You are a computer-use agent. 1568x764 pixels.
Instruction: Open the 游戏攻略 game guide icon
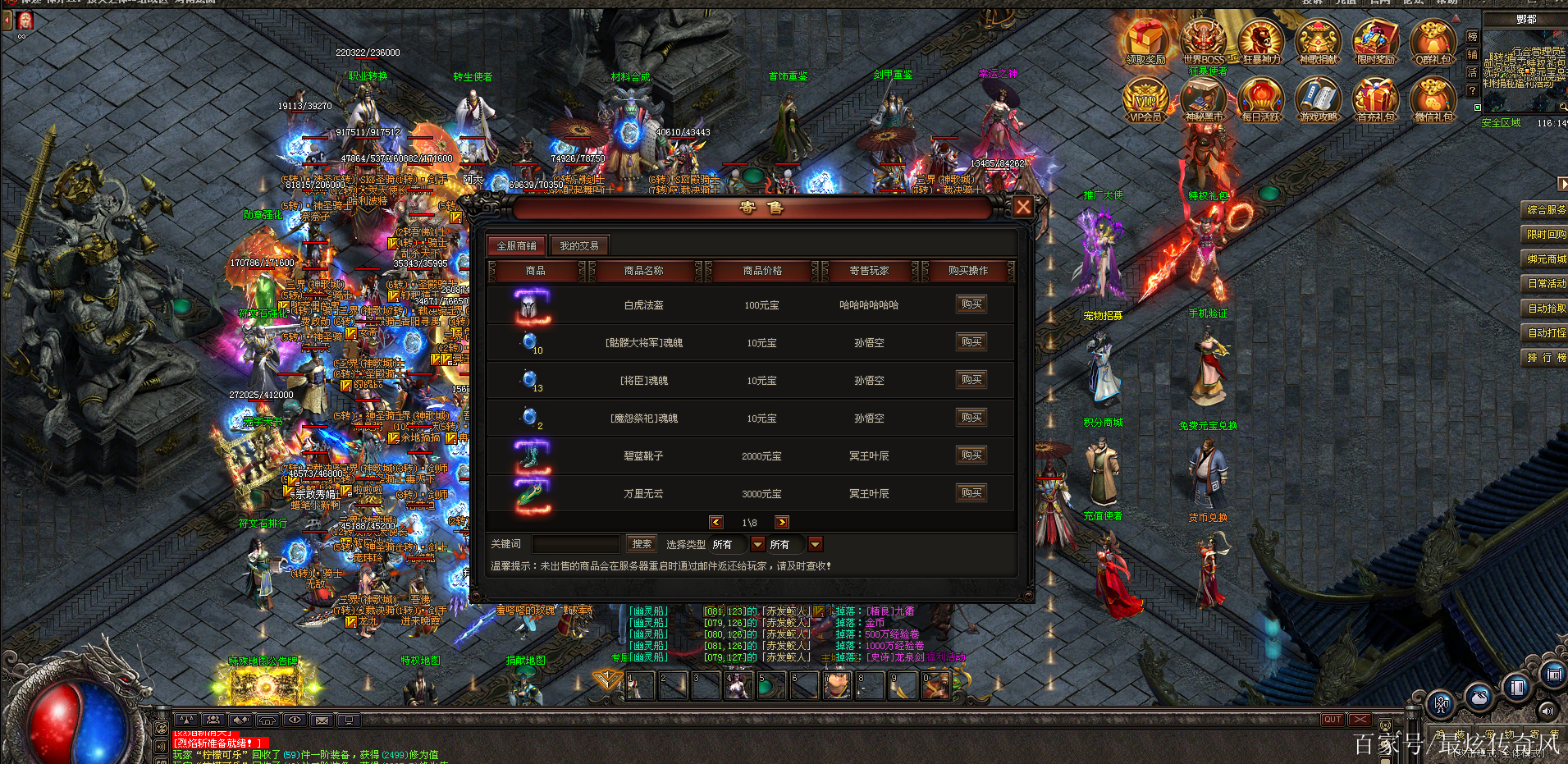tap(1319, 98)
